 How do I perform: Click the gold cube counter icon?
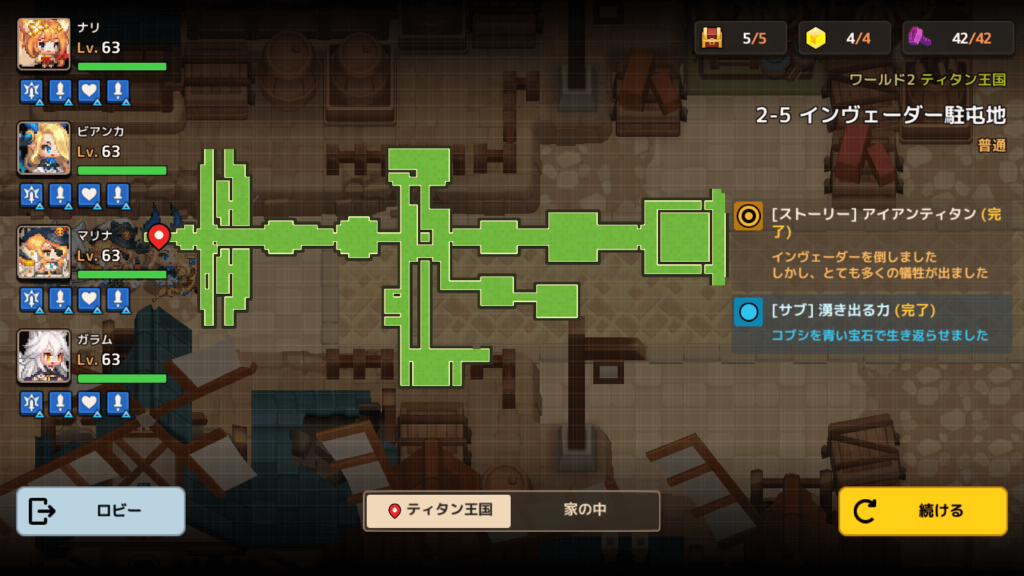tap(818, 38)
